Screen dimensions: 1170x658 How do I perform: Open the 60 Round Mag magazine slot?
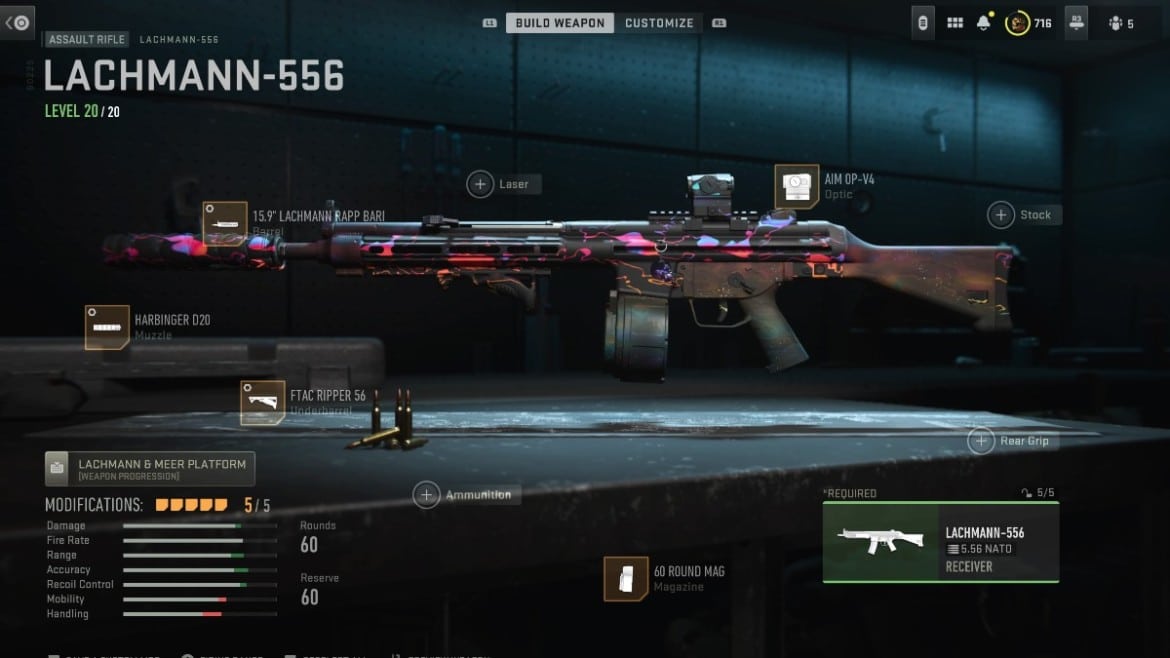626,579
